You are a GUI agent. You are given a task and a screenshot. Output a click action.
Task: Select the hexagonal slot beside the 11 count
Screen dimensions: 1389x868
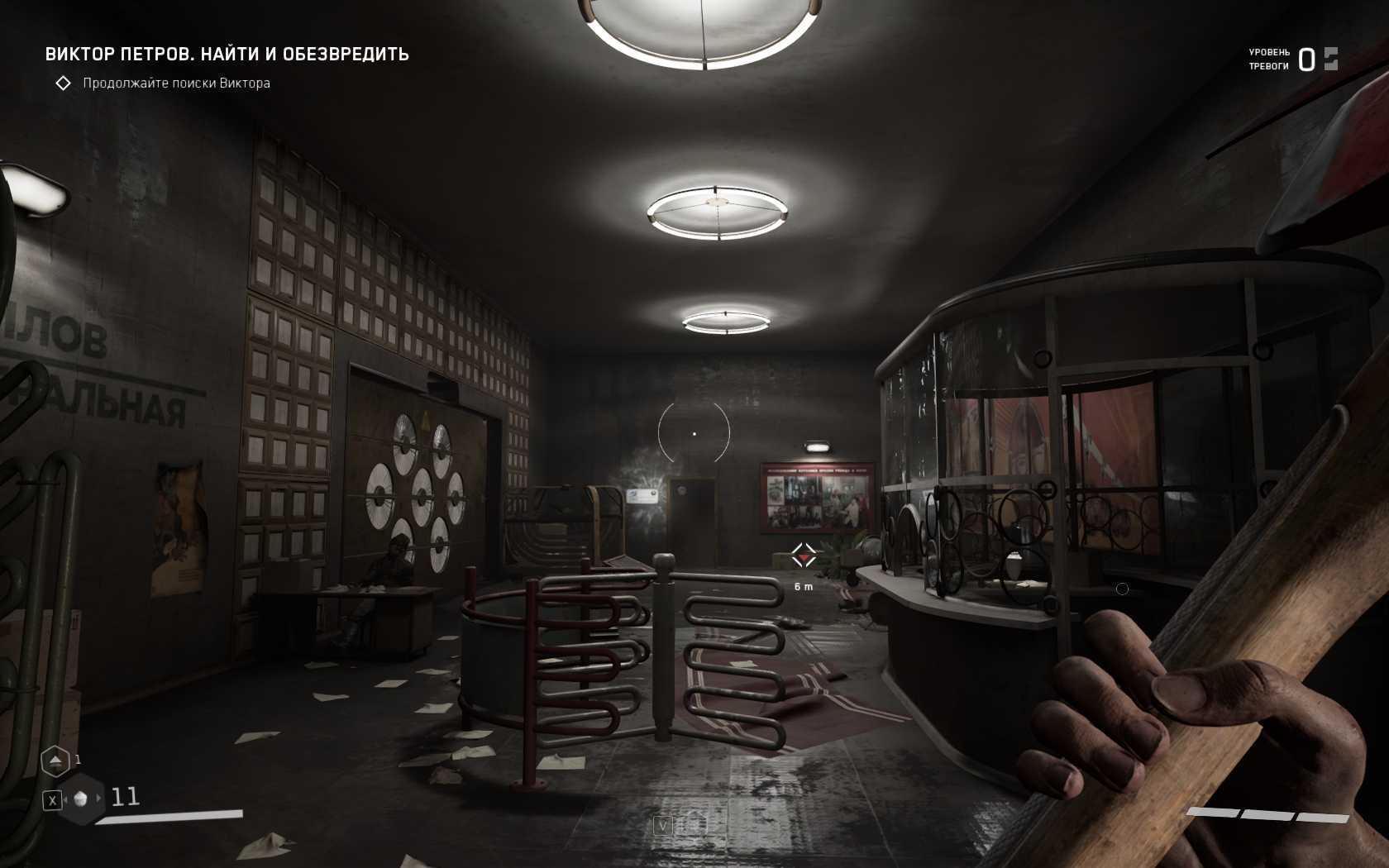(81, 799)
